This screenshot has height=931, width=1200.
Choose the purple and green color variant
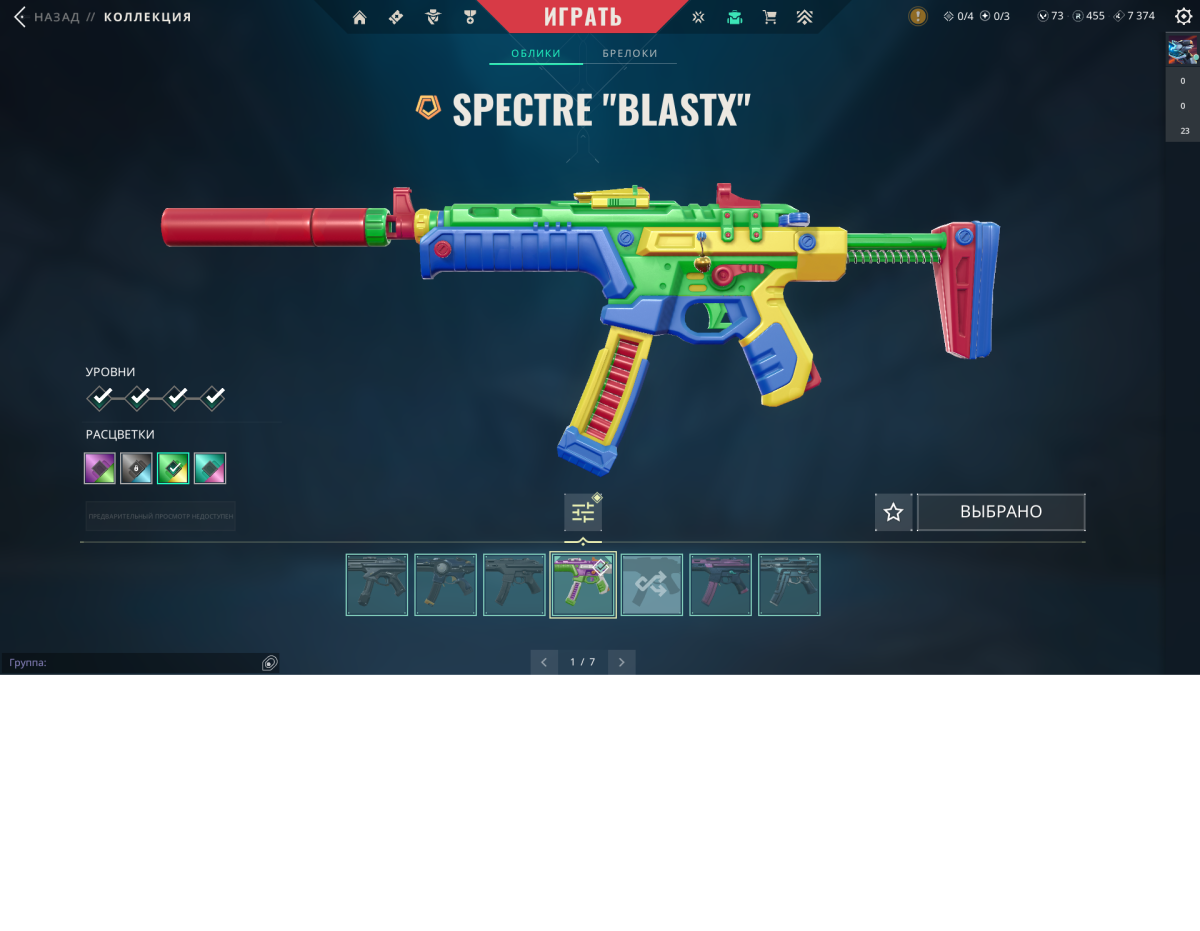[x=100, y=468]
